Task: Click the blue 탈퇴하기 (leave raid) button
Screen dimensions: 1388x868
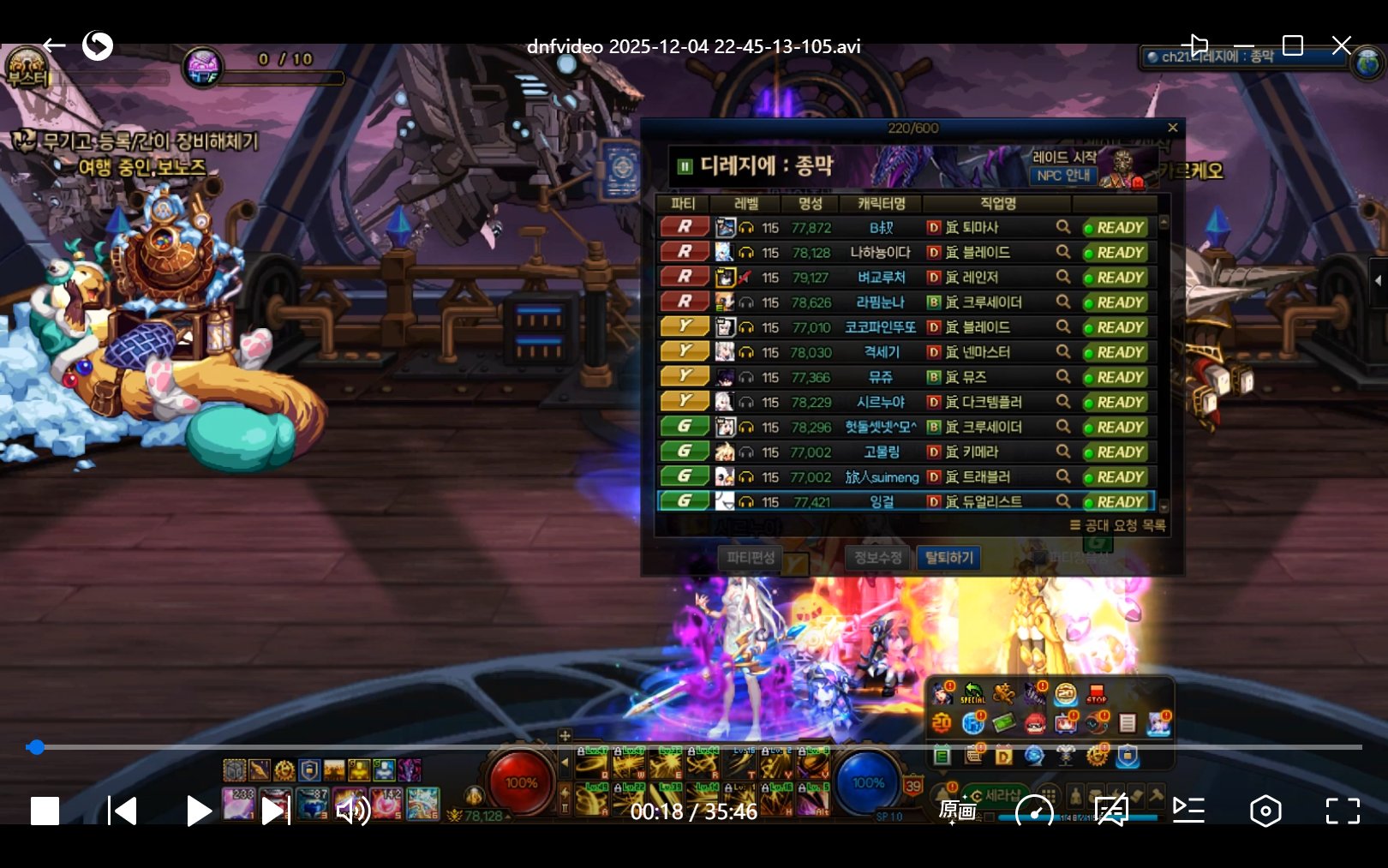Action: (x=948, y=558)
